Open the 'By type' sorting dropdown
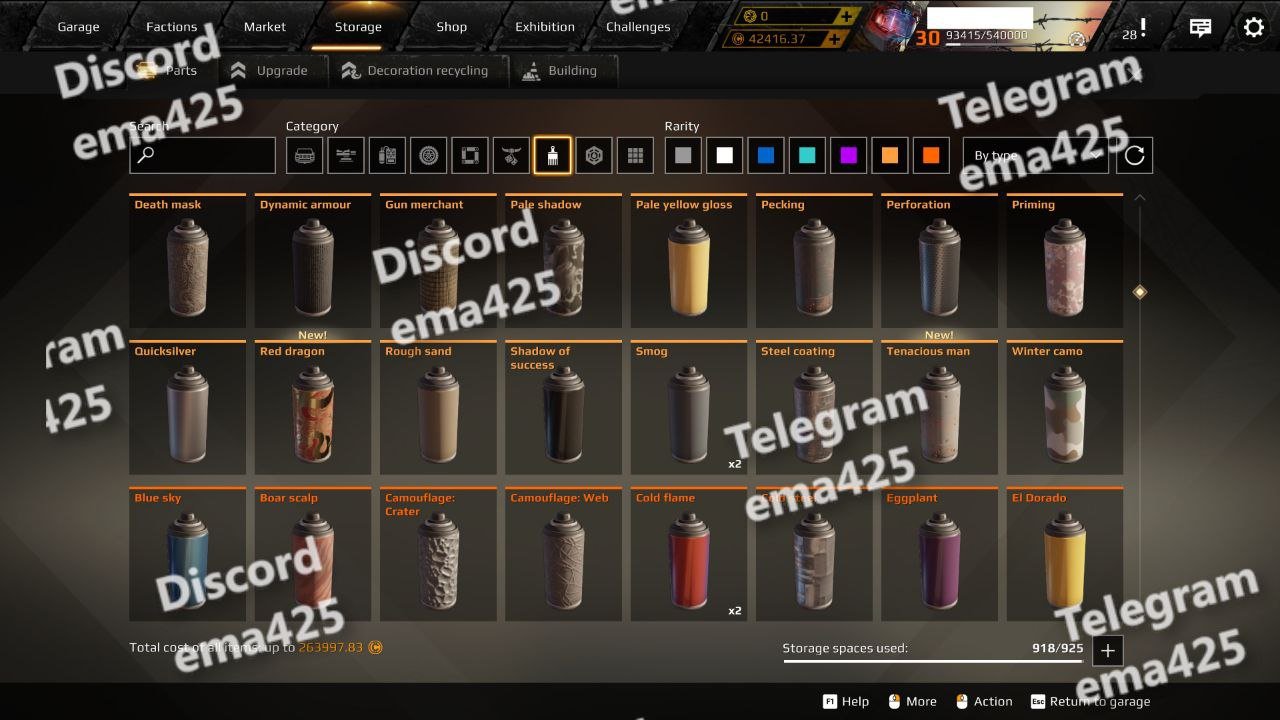Image resolution: width=1280 pixels, height=720 pixels. tap(1036, 155)
